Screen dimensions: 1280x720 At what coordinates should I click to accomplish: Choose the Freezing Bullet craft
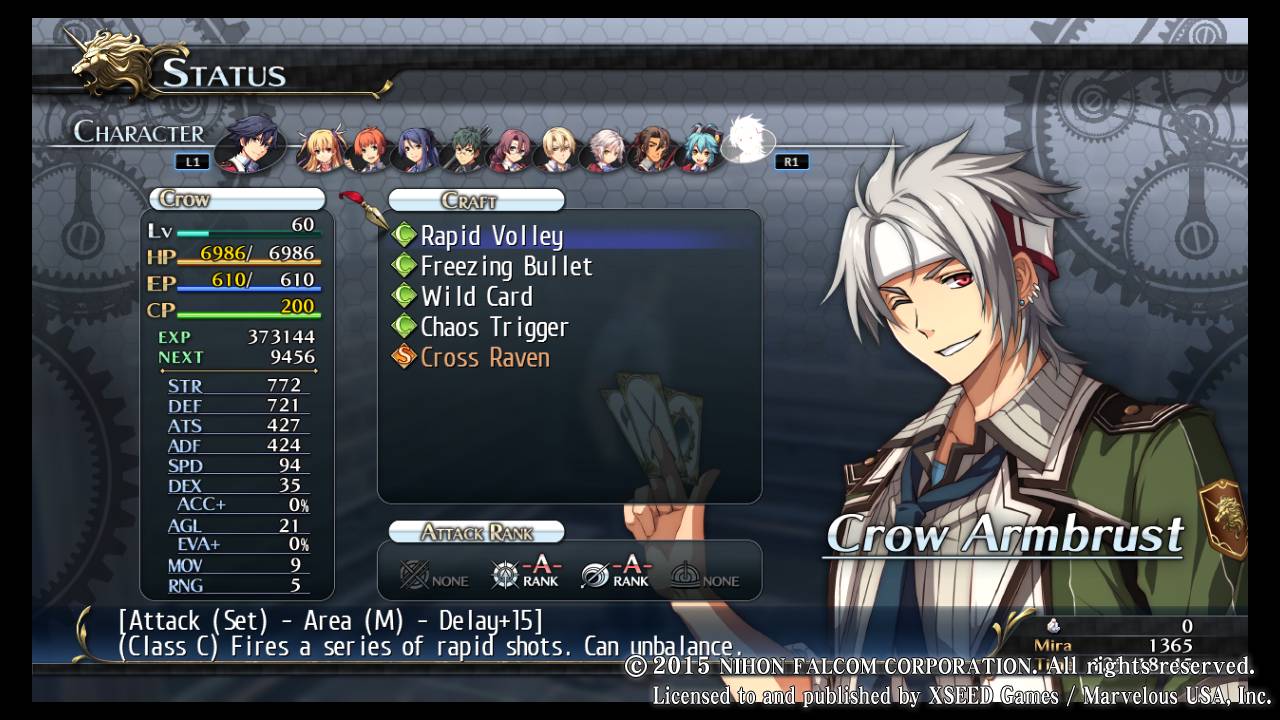click(506, 266)
